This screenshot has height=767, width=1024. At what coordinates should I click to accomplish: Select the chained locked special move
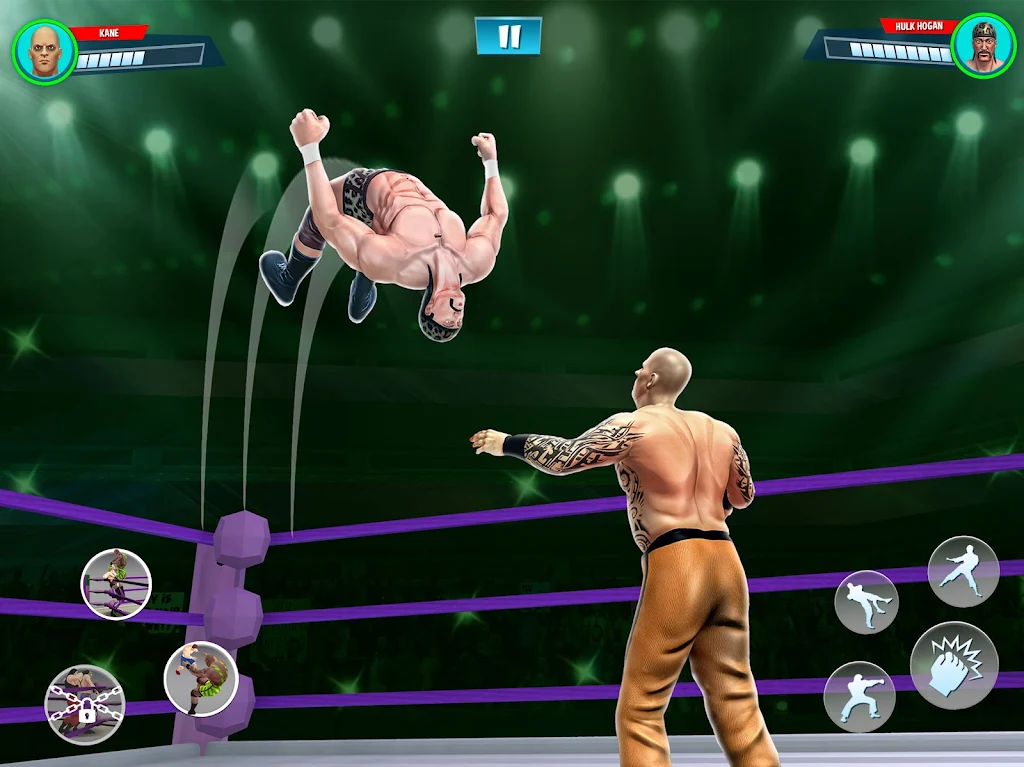[85, 705]
